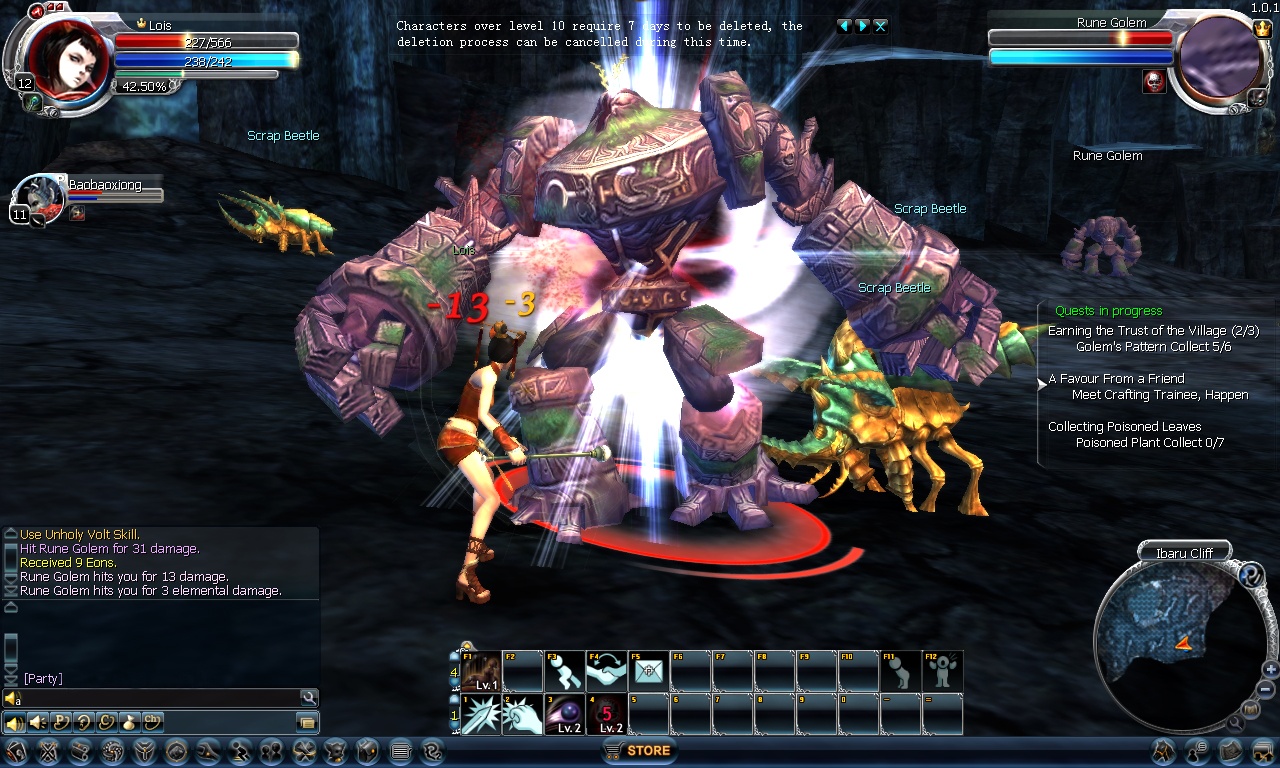Screen dimensions: 1280x768
Task: Open the world map icon beside the minimap
Action: pos(1252,709)
